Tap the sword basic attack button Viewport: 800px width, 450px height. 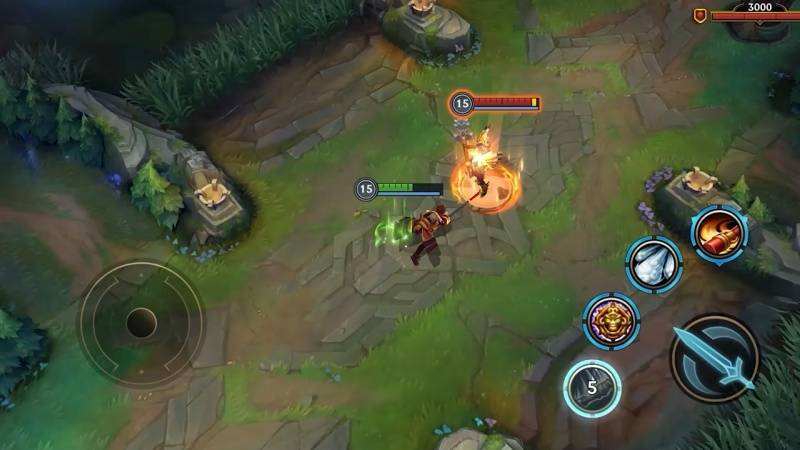point(714,358)
